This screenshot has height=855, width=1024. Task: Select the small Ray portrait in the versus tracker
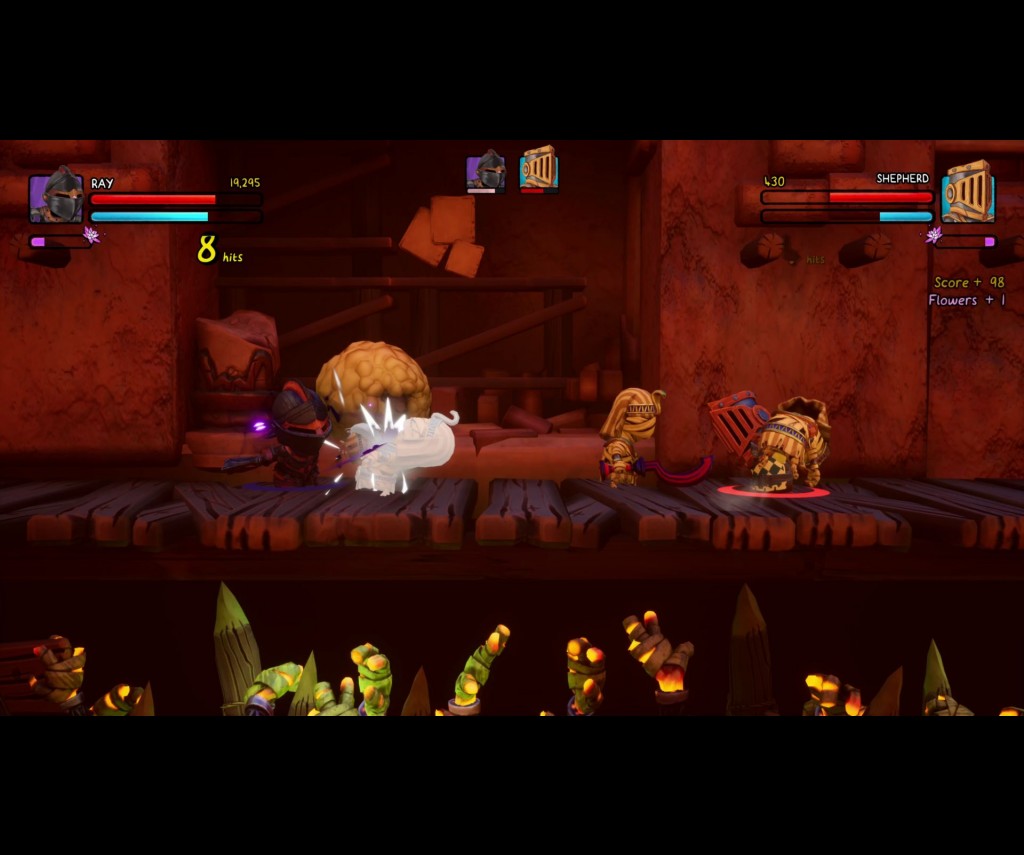point(486,170)
